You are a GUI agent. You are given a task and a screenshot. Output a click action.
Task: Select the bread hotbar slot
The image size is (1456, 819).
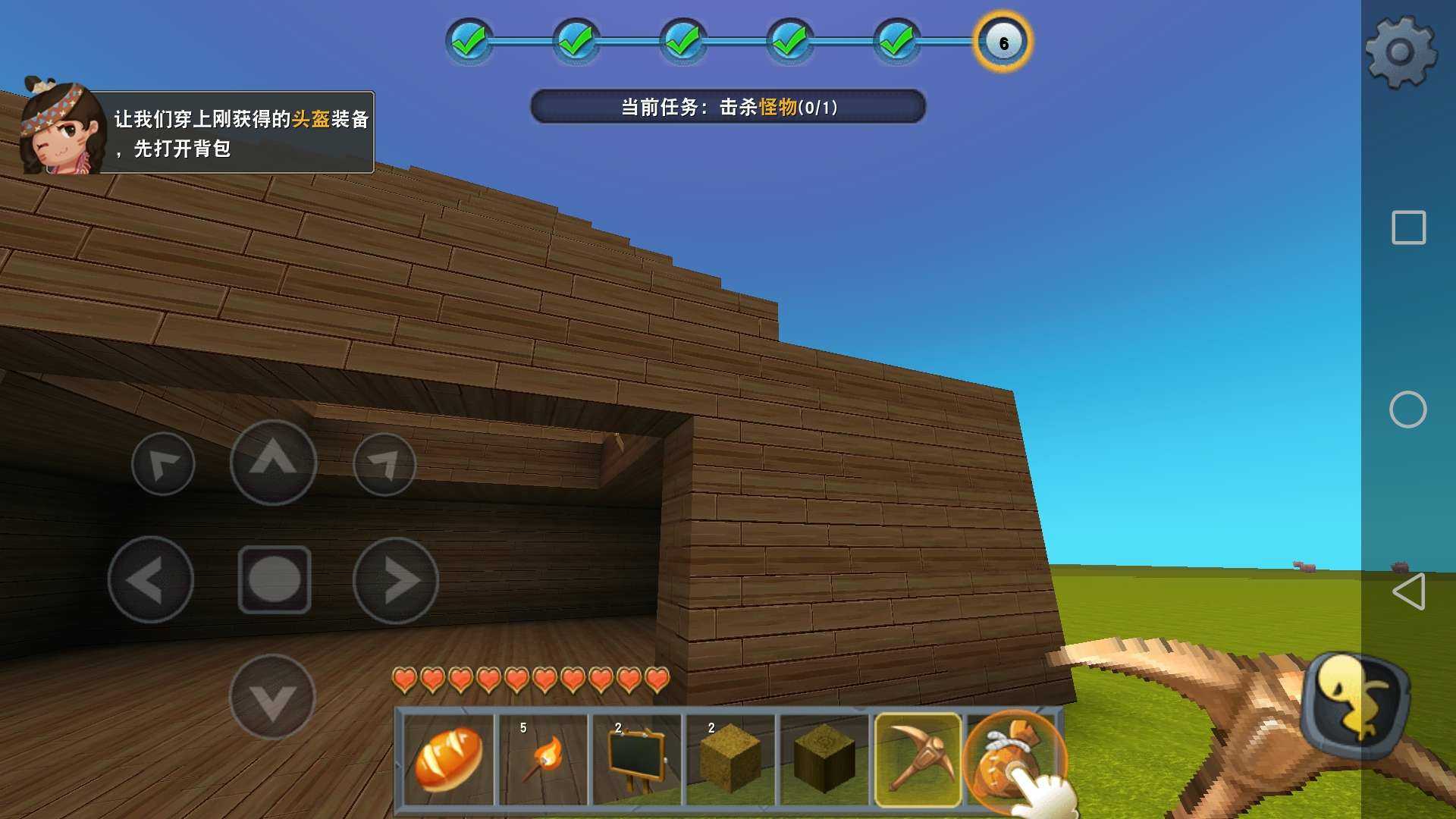449,759
